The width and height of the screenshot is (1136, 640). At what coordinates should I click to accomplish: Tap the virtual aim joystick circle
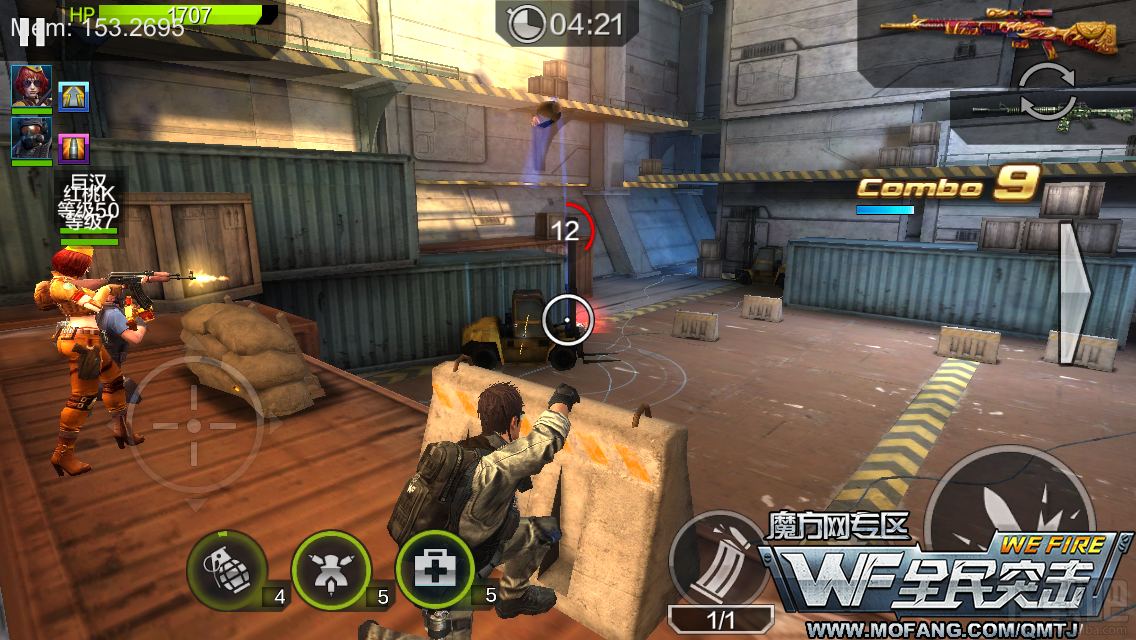click(194, 425)
